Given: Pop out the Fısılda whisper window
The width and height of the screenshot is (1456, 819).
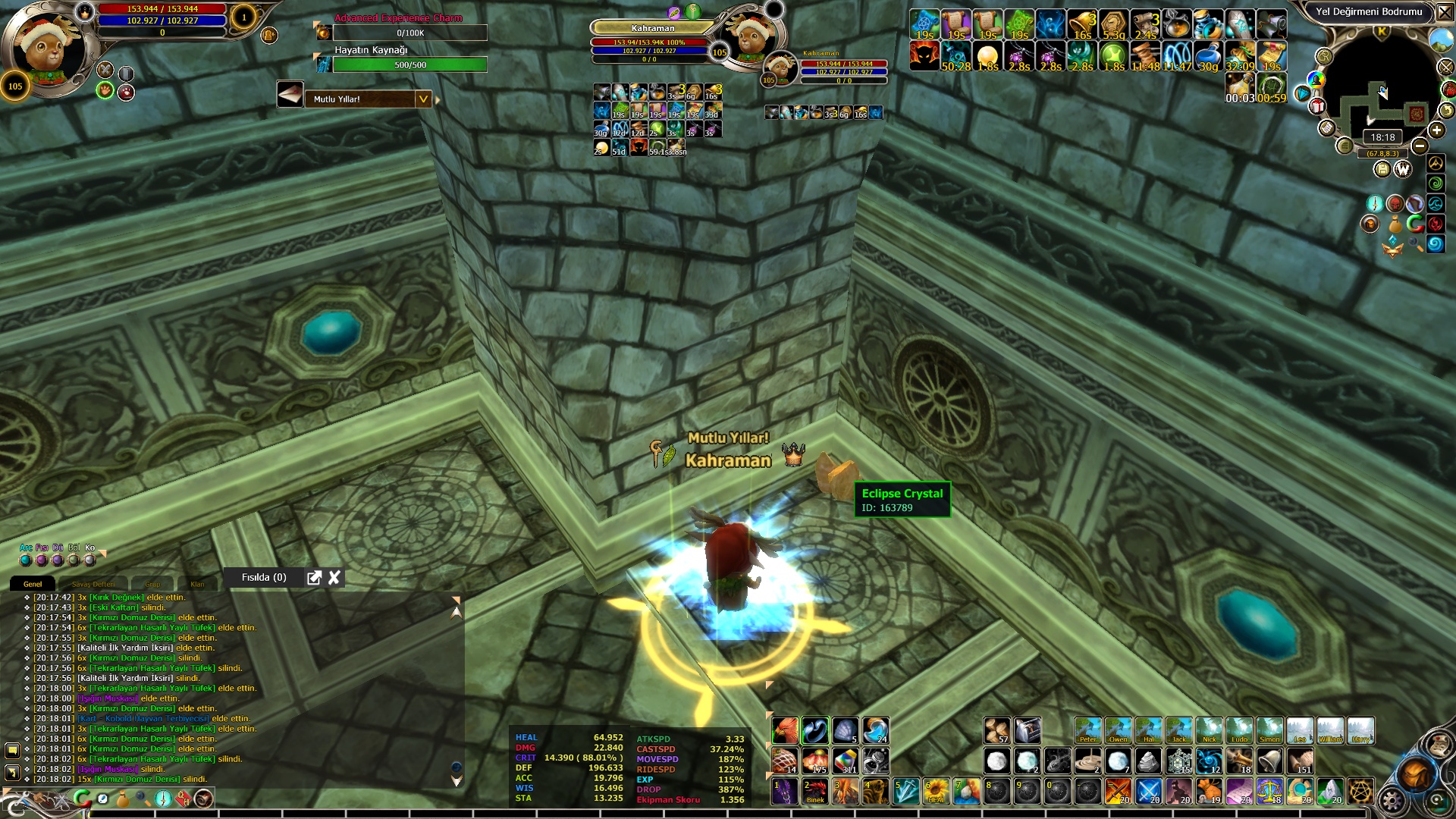Looking at the screenshot, I should pyautogui.click(x=314, y=578).
